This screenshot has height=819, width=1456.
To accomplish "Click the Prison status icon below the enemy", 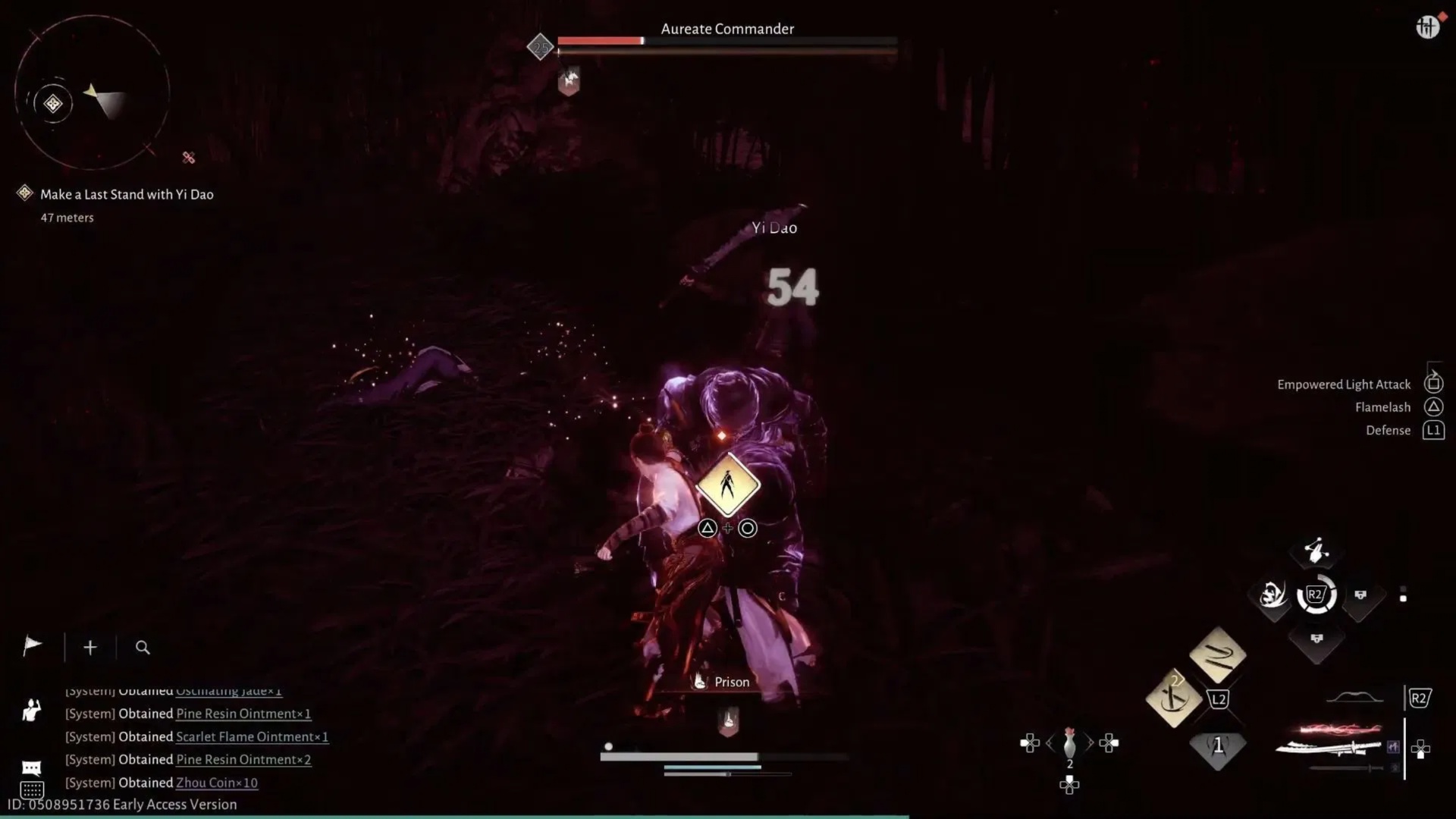I will click(698, 681).
